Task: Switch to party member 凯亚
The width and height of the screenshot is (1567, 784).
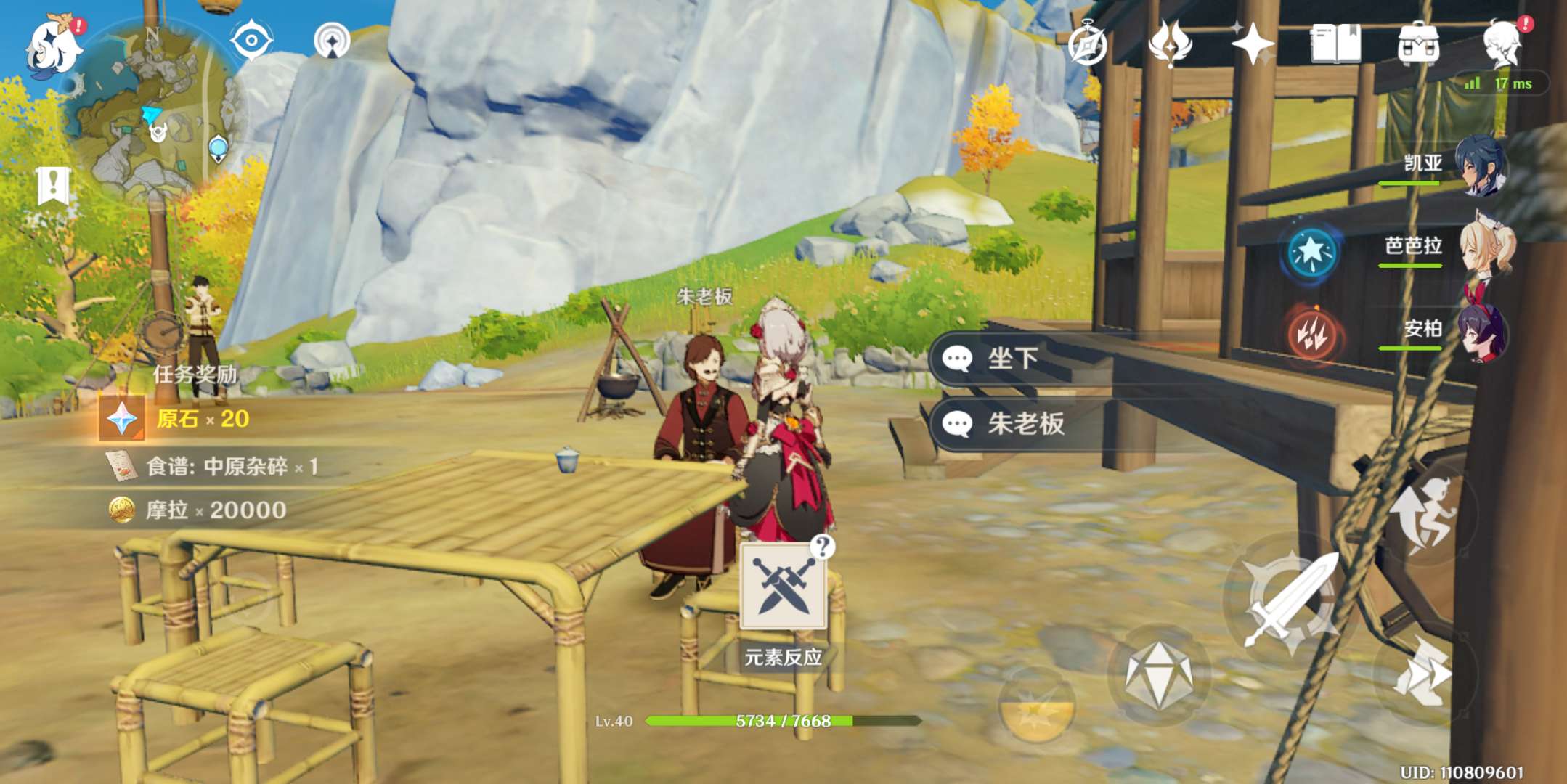Action: [1481, 166]
